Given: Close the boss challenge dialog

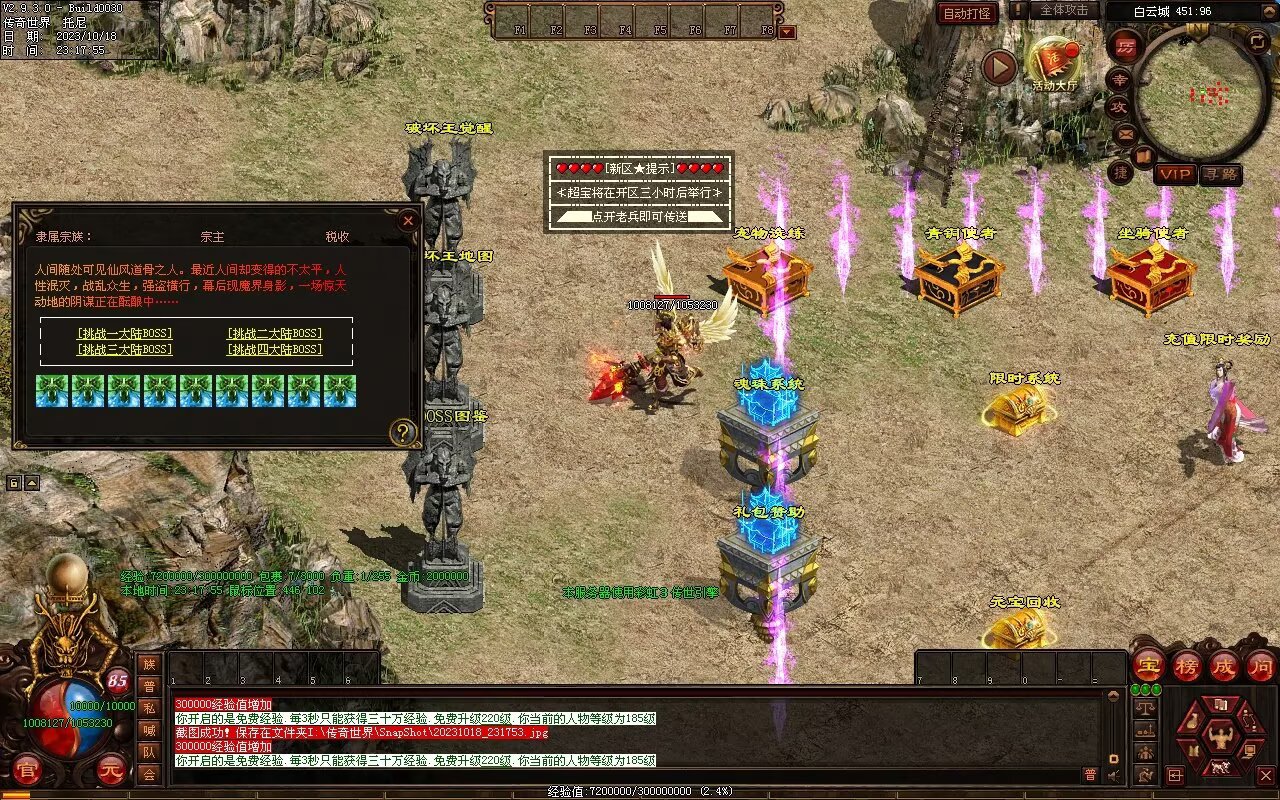Looking at the screenshot, I should coord(407,221).
